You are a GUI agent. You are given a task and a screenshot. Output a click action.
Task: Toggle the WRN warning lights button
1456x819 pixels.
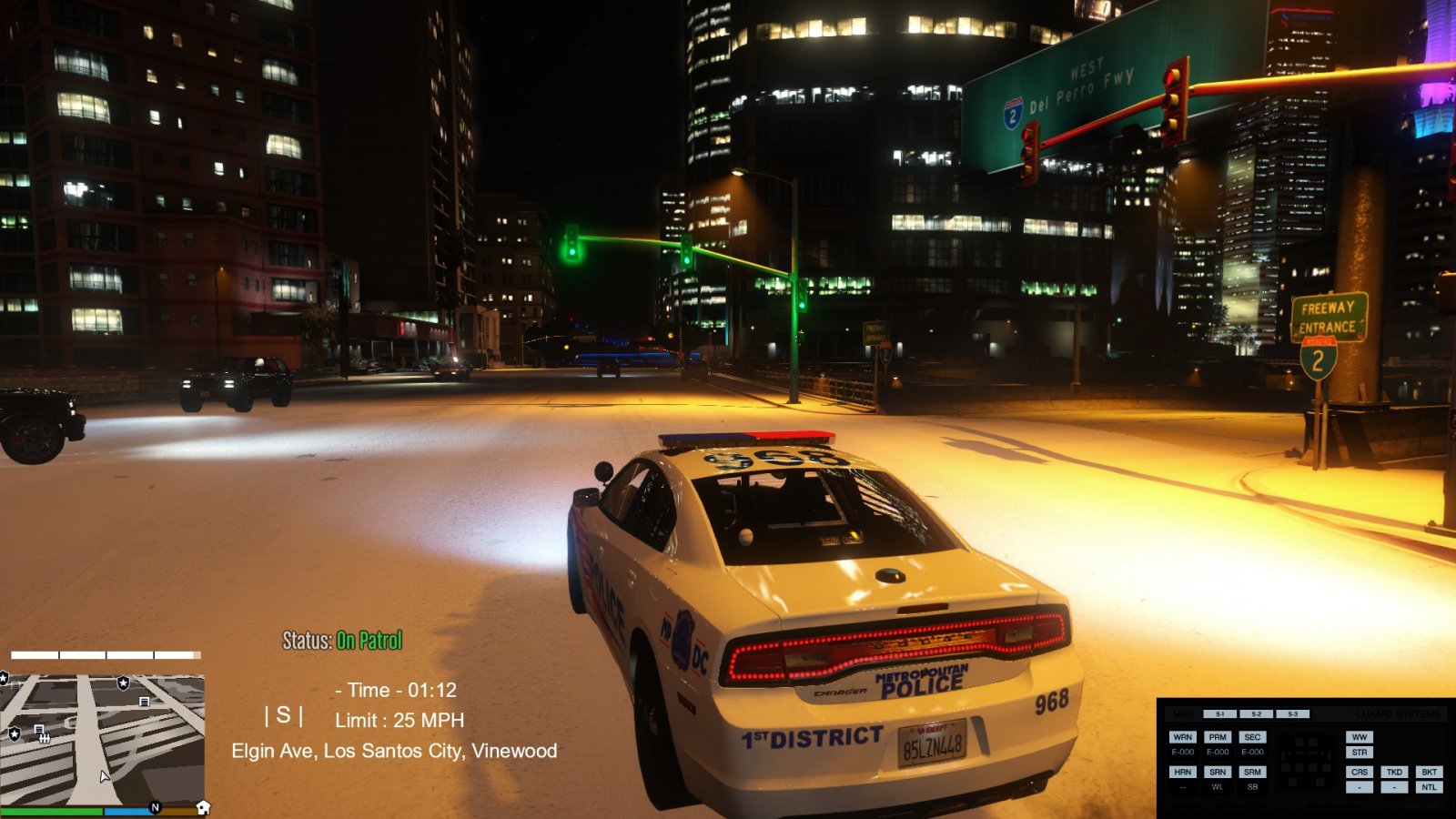tap(1182, 737)
